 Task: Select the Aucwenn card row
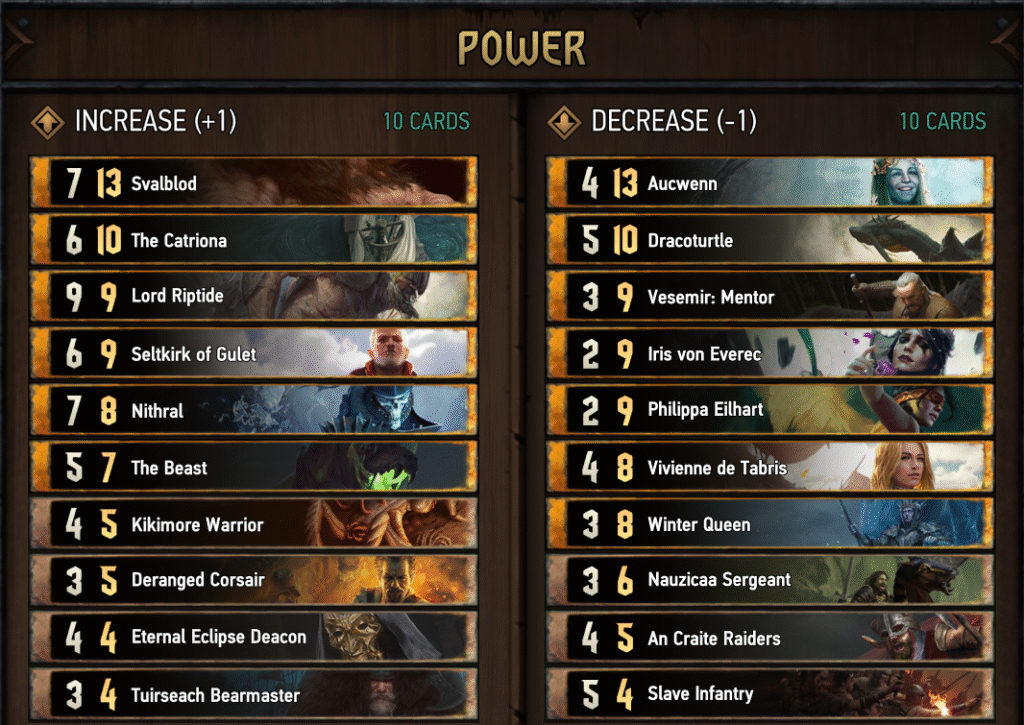click(x=770, y=183)
